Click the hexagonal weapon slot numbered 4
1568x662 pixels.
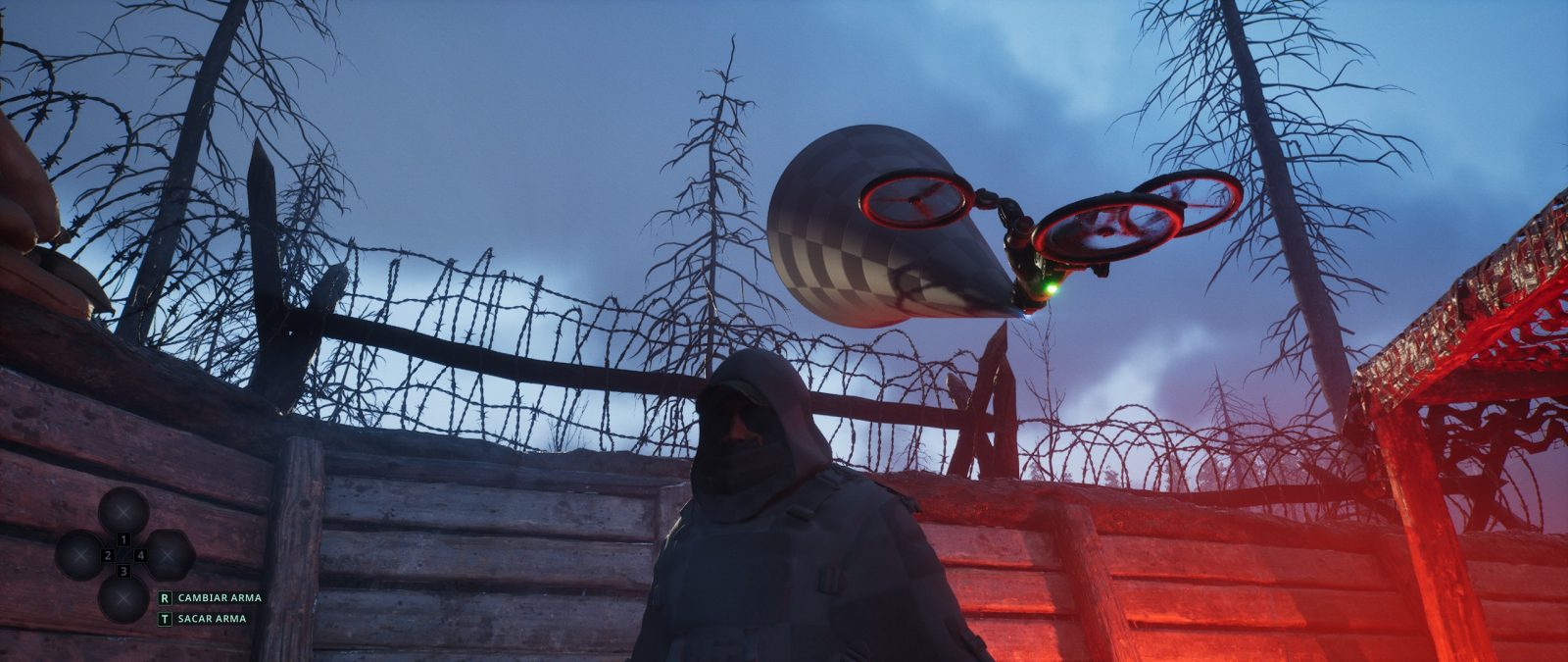coord(169,556)
